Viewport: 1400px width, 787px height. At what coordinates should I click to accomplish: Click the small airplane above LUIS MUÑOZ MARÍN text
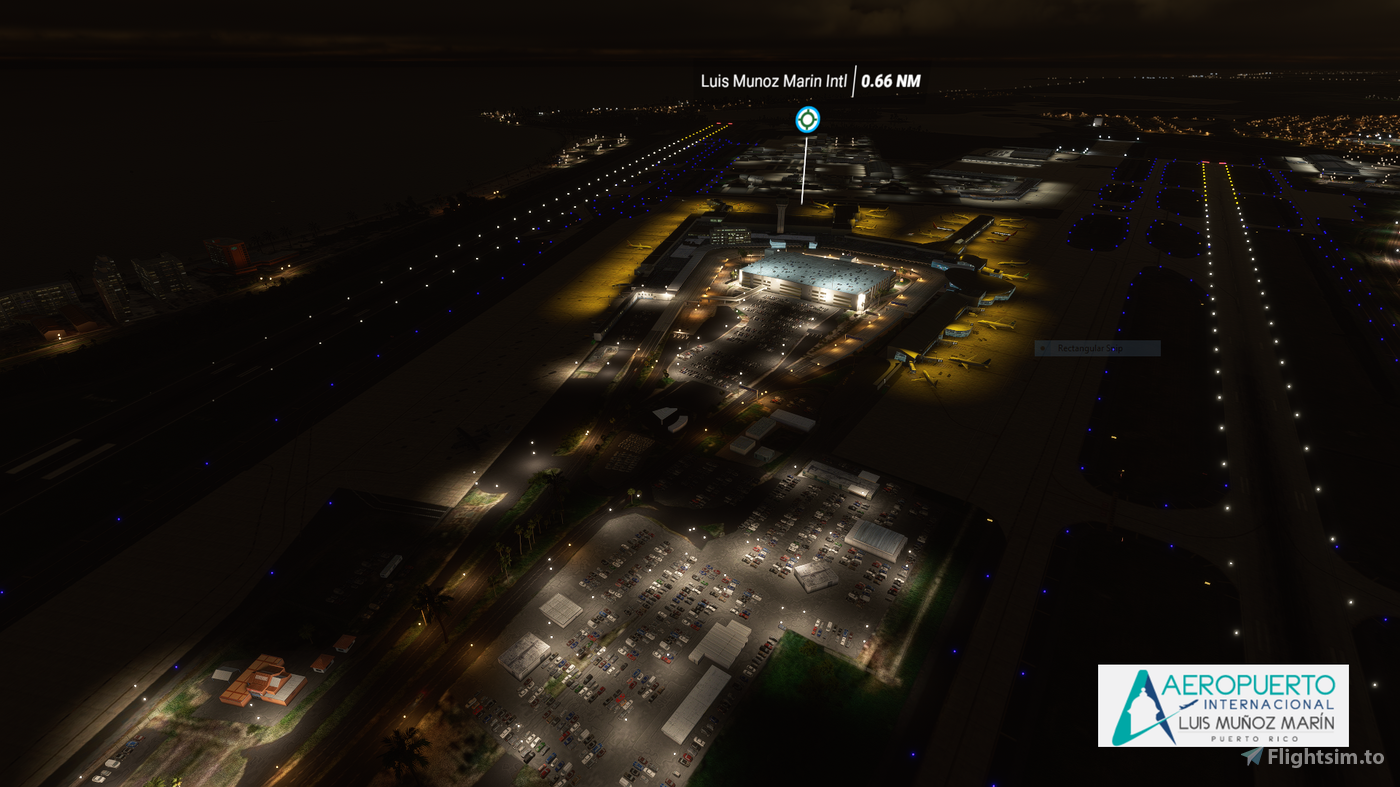coord(1189,705)
